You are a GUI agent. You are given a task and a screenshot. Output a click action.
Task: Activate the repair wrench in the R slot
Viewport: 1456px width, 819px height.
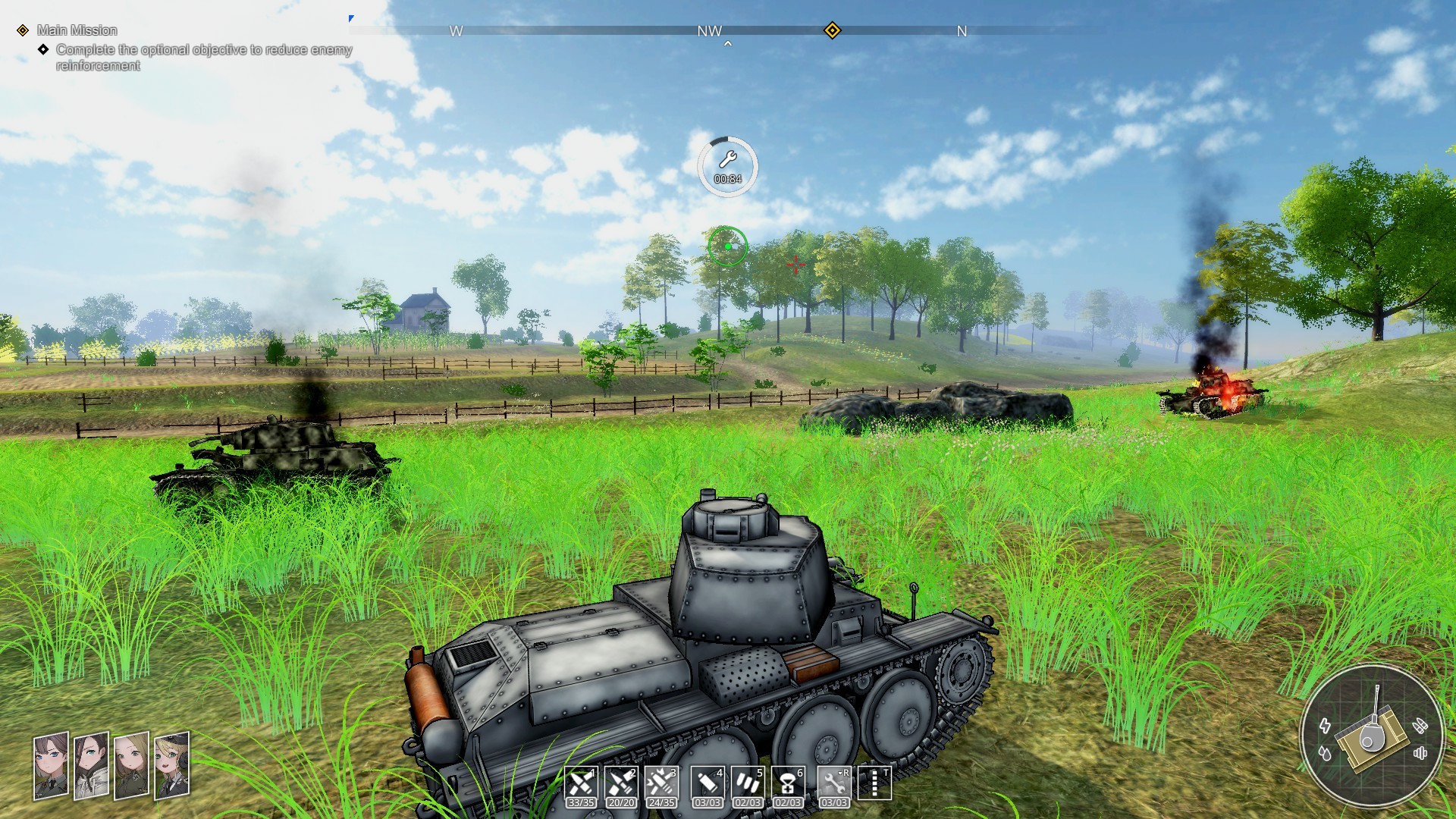click(x=834, y=783)
